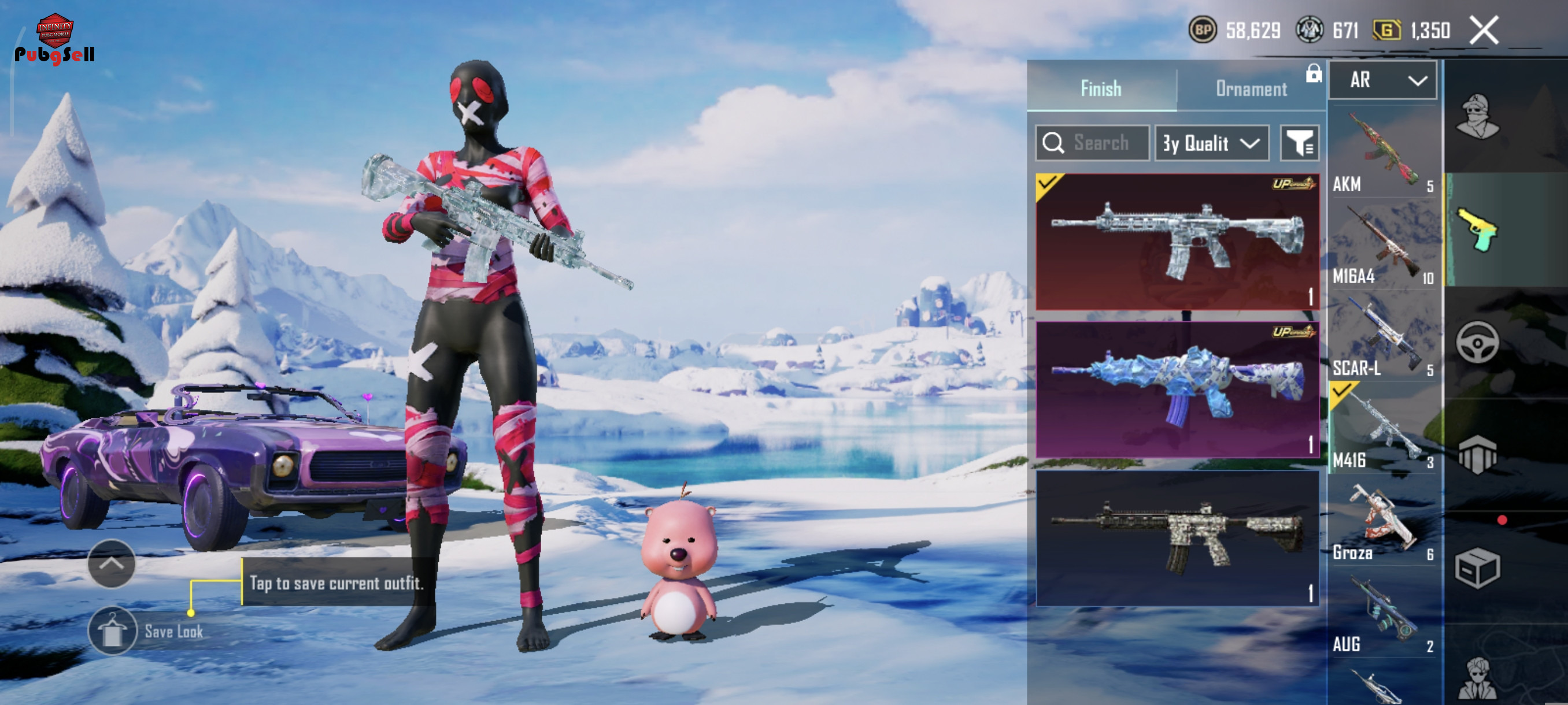Image resolution: width=1568 pixels, height=705 pixels.
Task: Open the AR weapon type dropdown
Action: tap(1382, 80)
